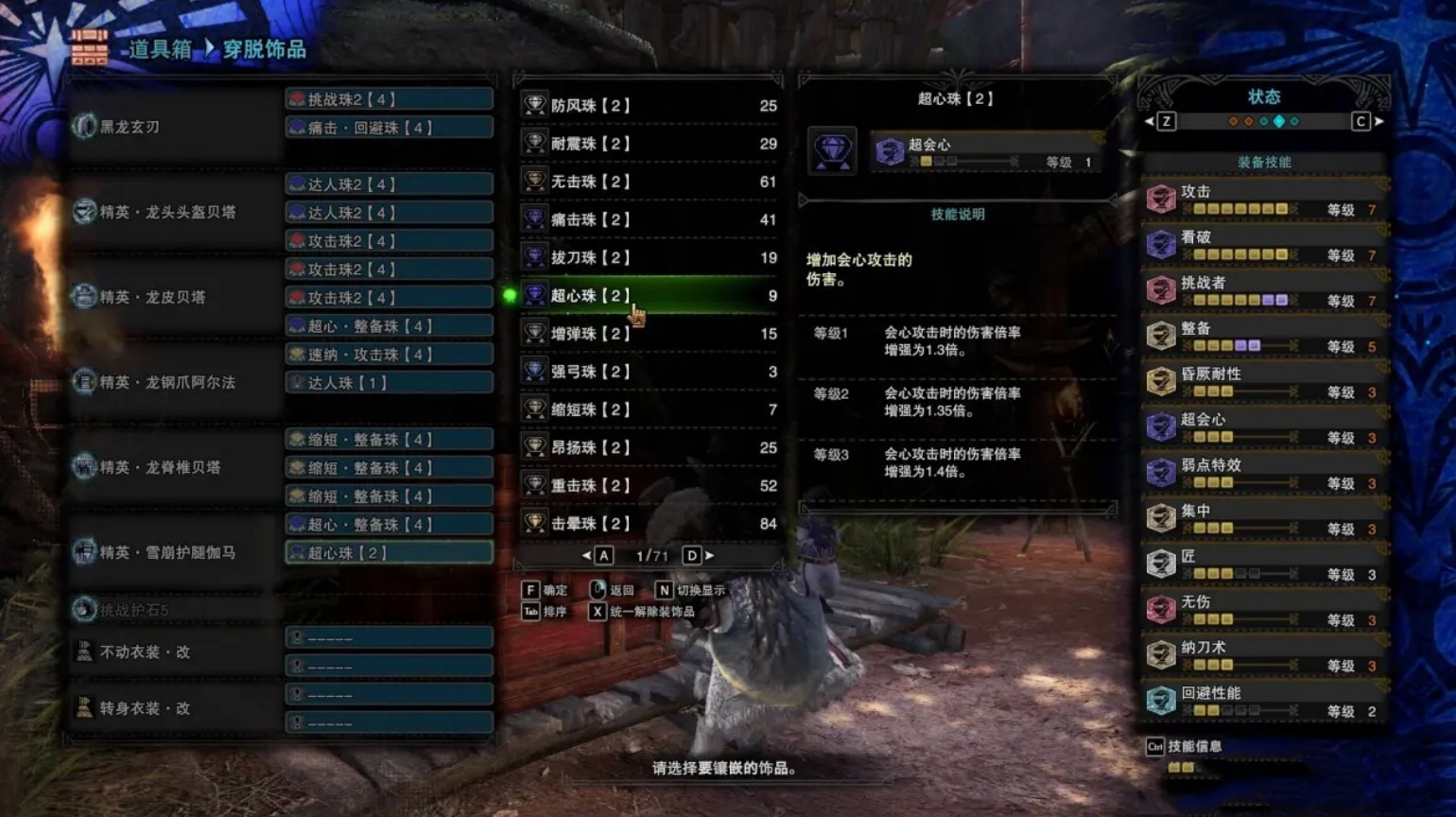Choose 耐震珠【2】 from the decoration list
Viewport: 1456px width, 817px height.
pyautogui.click(x=649, y=144)
